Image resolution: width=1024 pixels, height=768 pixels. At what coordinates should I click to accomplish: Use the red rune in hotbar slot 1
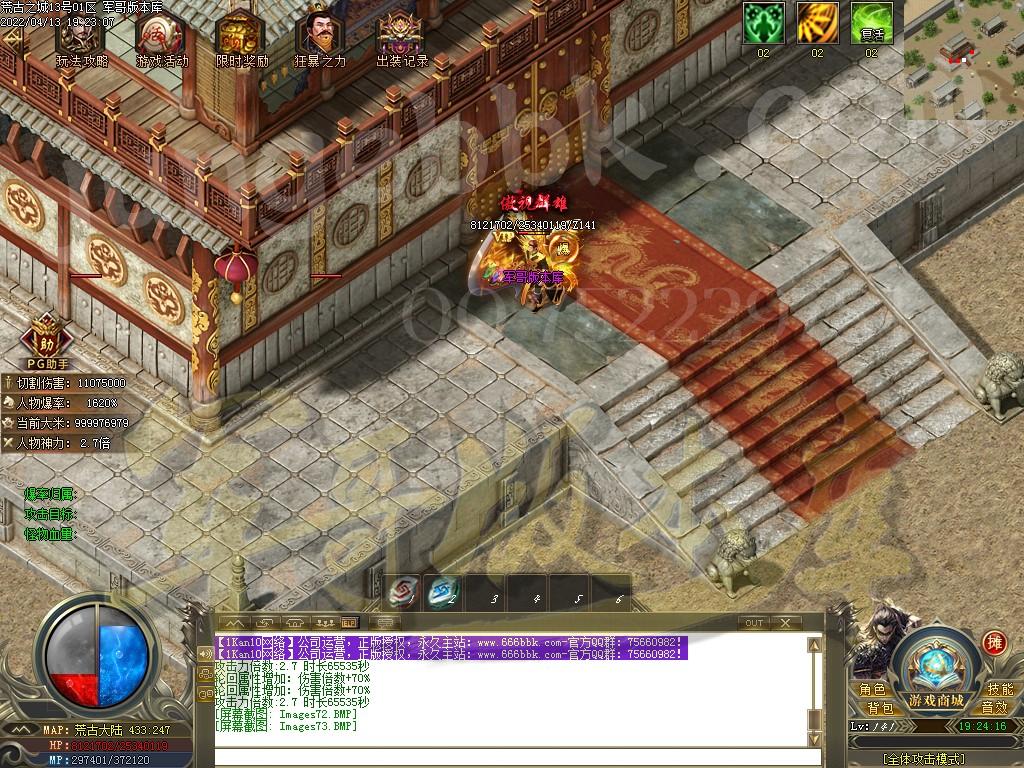pyautogui.click(x=402, y=594)
